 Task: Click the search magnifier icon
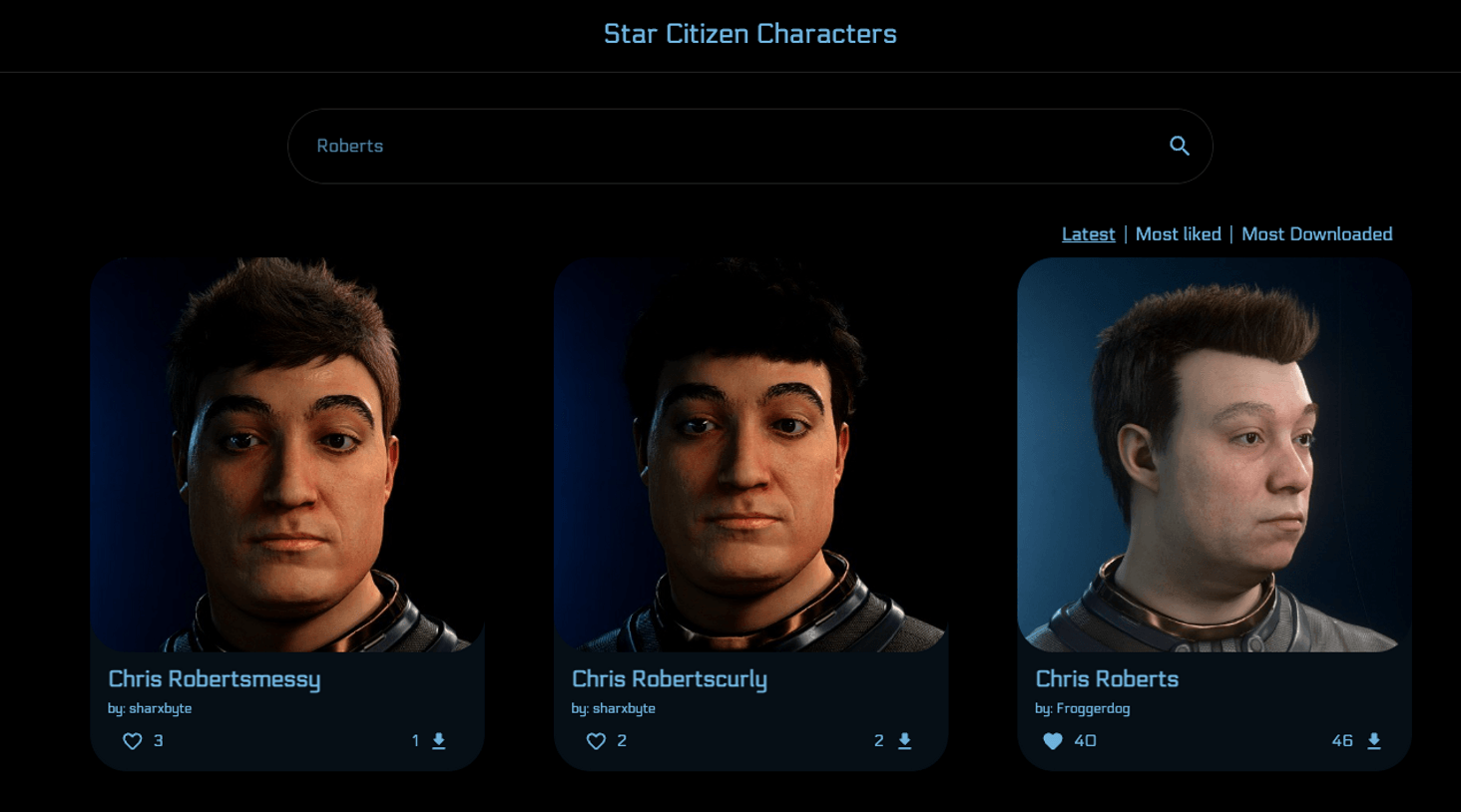pyautogui.click(x=1180, y=146)
